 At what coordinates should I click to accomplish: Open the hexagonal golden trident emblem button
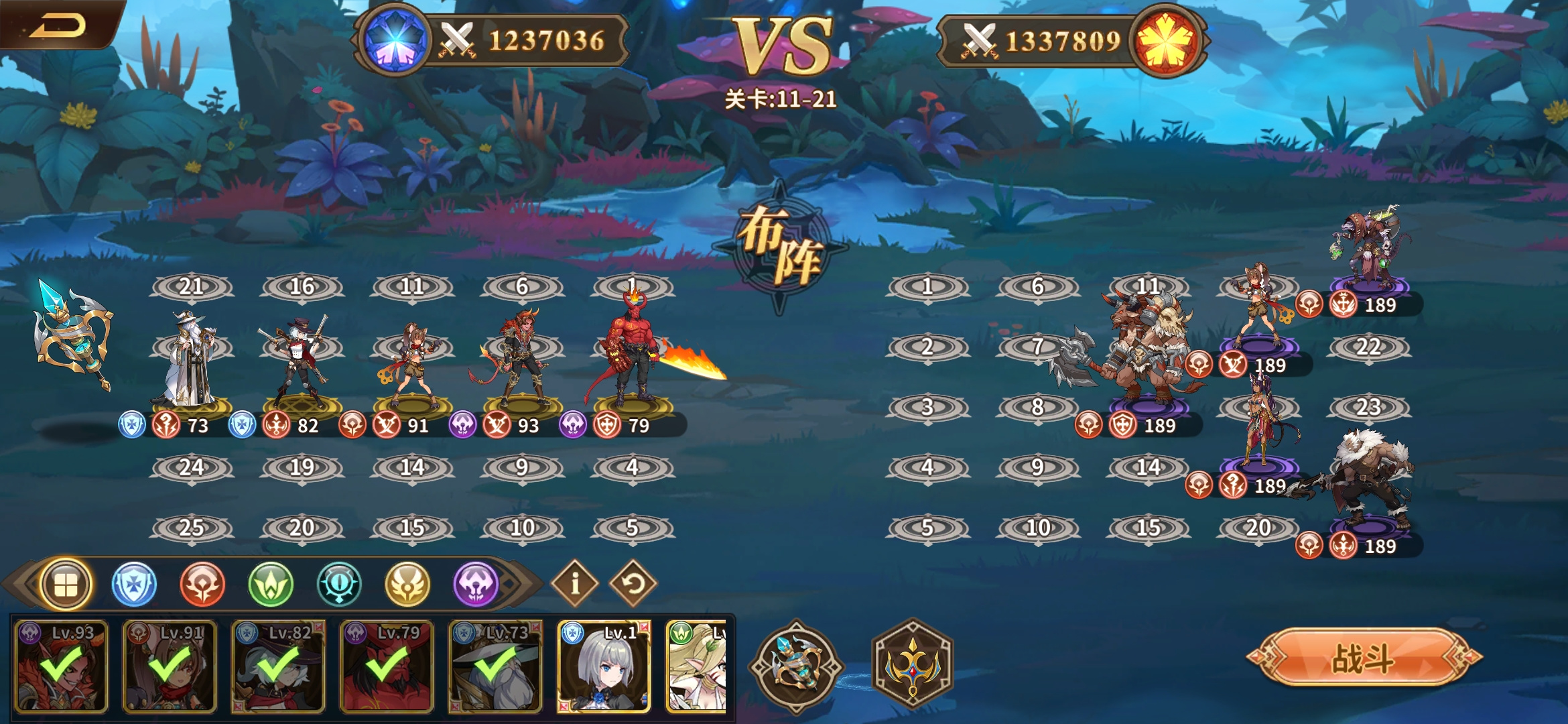[x=912, y=664]
